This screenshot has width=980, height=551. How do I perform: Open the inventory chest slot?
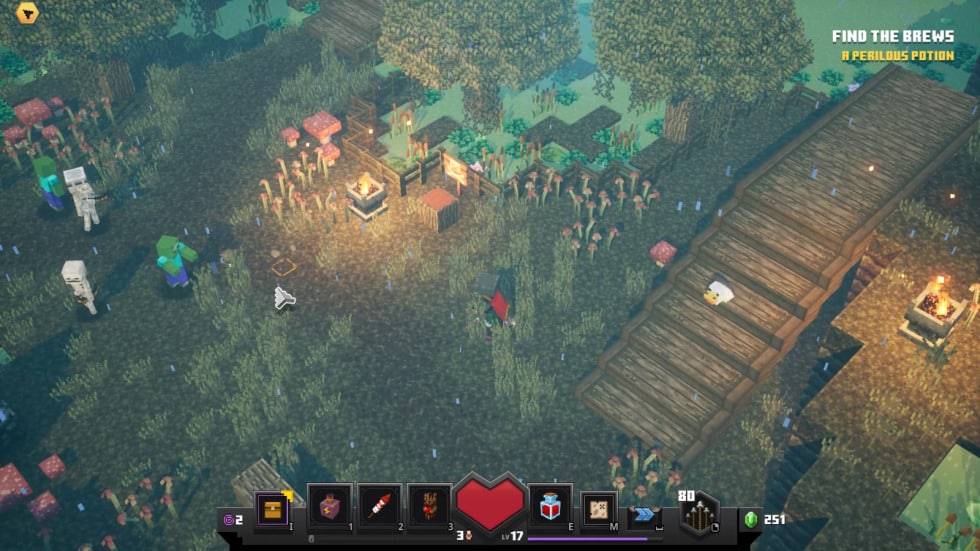[272, 508]
